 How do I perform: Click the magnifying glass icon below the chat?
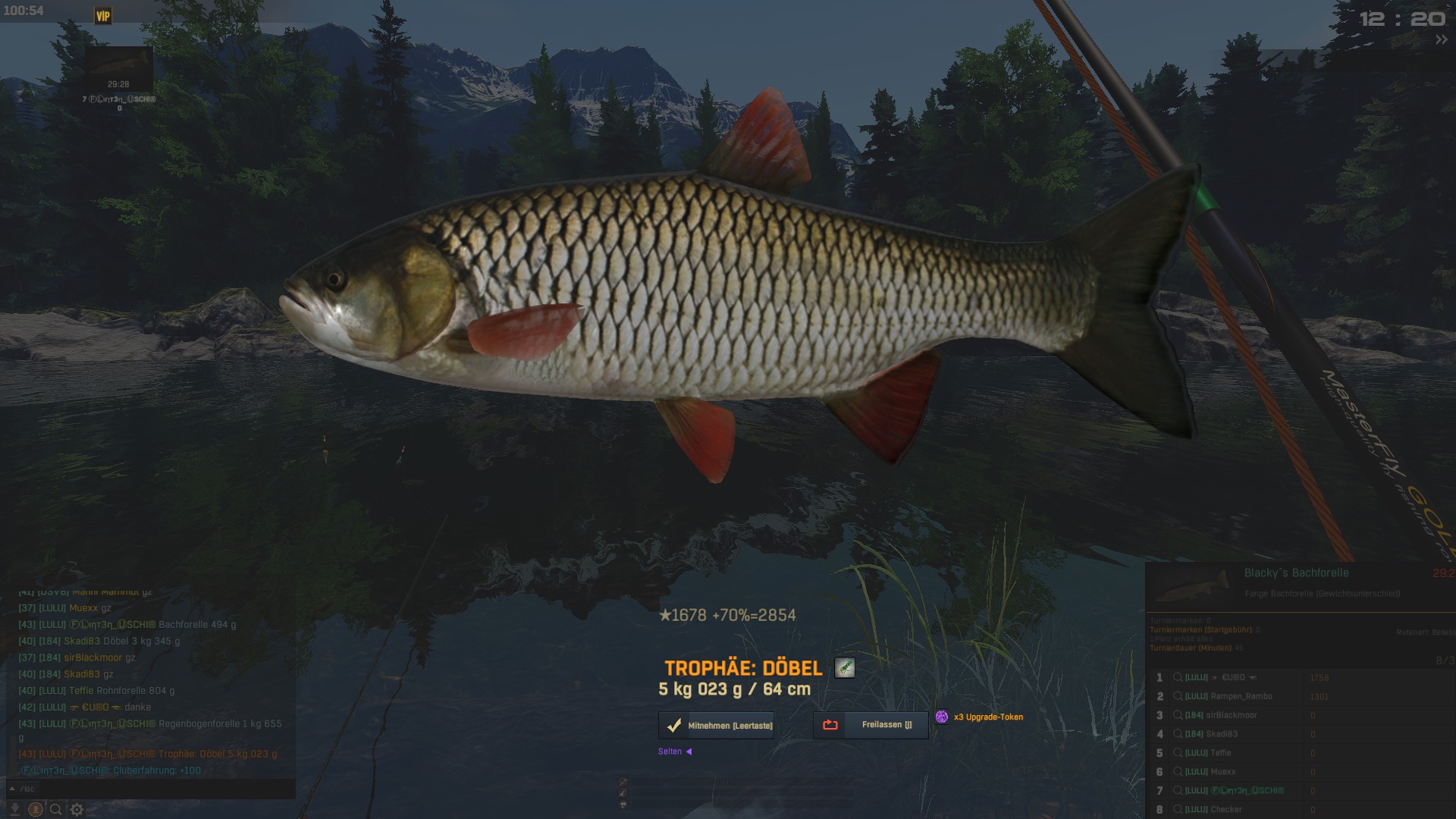click(x=56, y=809)
